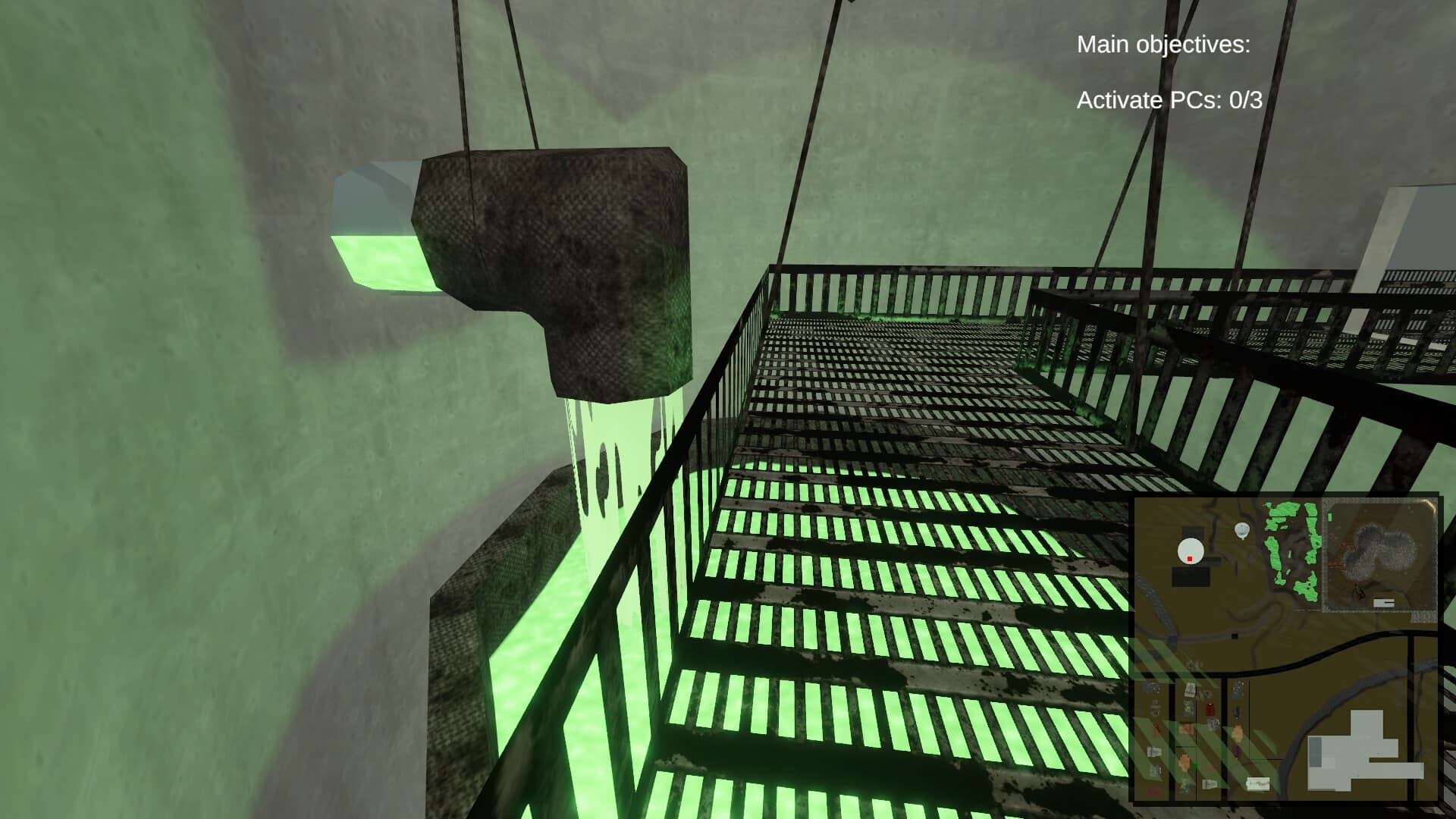Click the red dot inside the minimap circle
Viewport: 1456px width, 819px height.
coord(1190,558)
